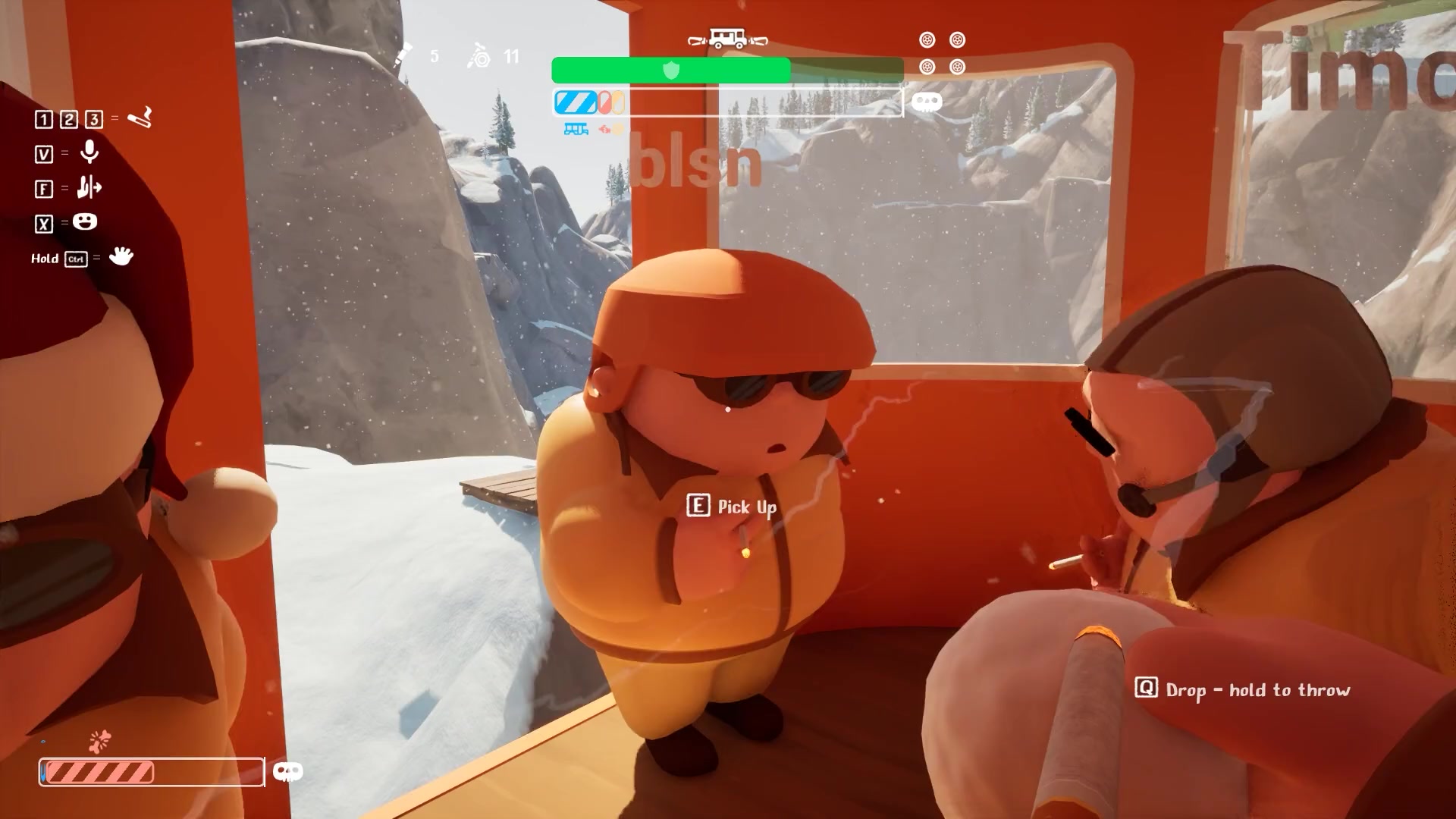The height and width of the screenshot is (819, 1456).
Task: Select the cigarette item icon
Action: [x=140, y=118]
